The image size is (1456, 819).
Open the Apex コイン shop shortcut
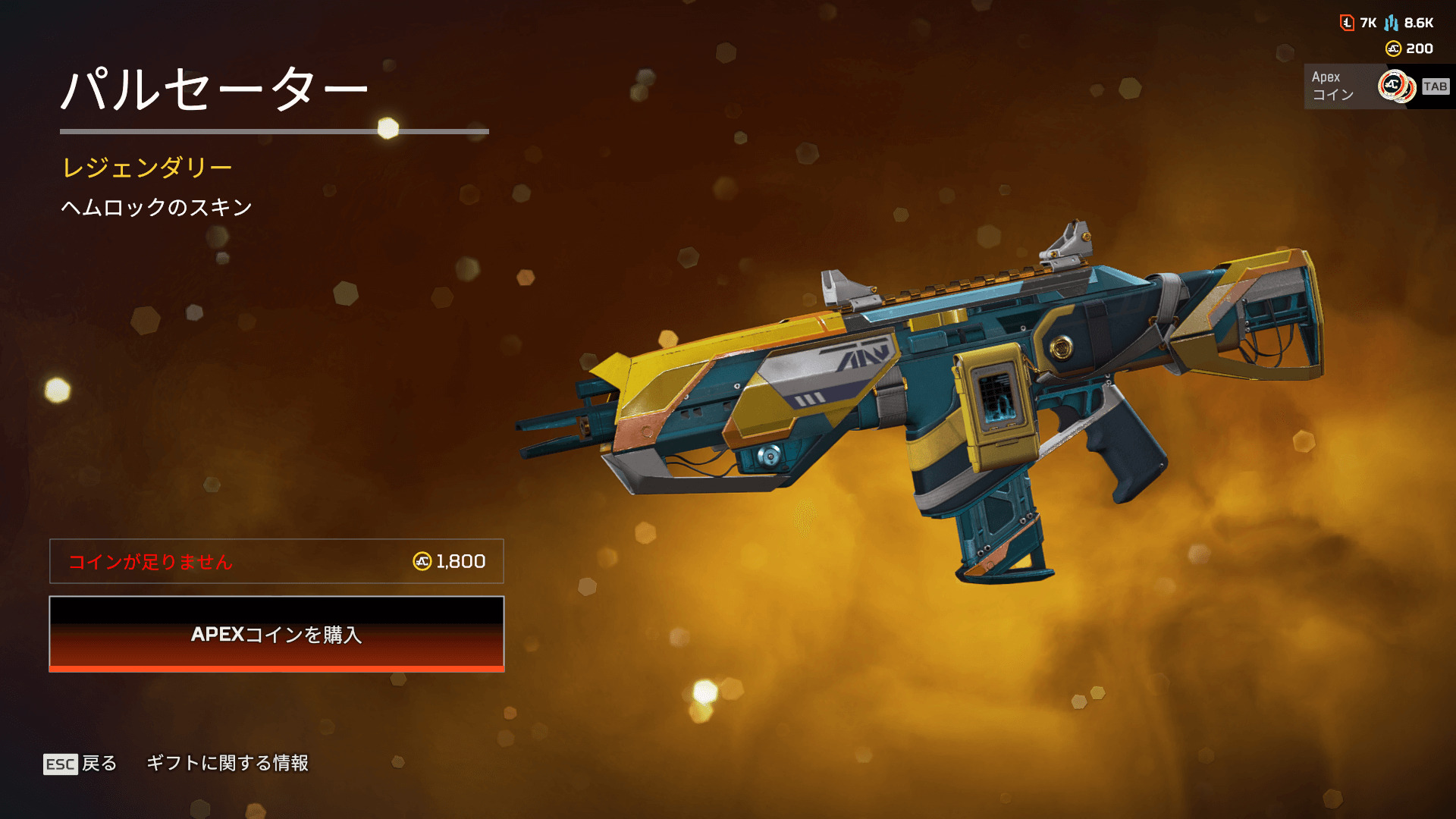click(x=1378, y=86)
